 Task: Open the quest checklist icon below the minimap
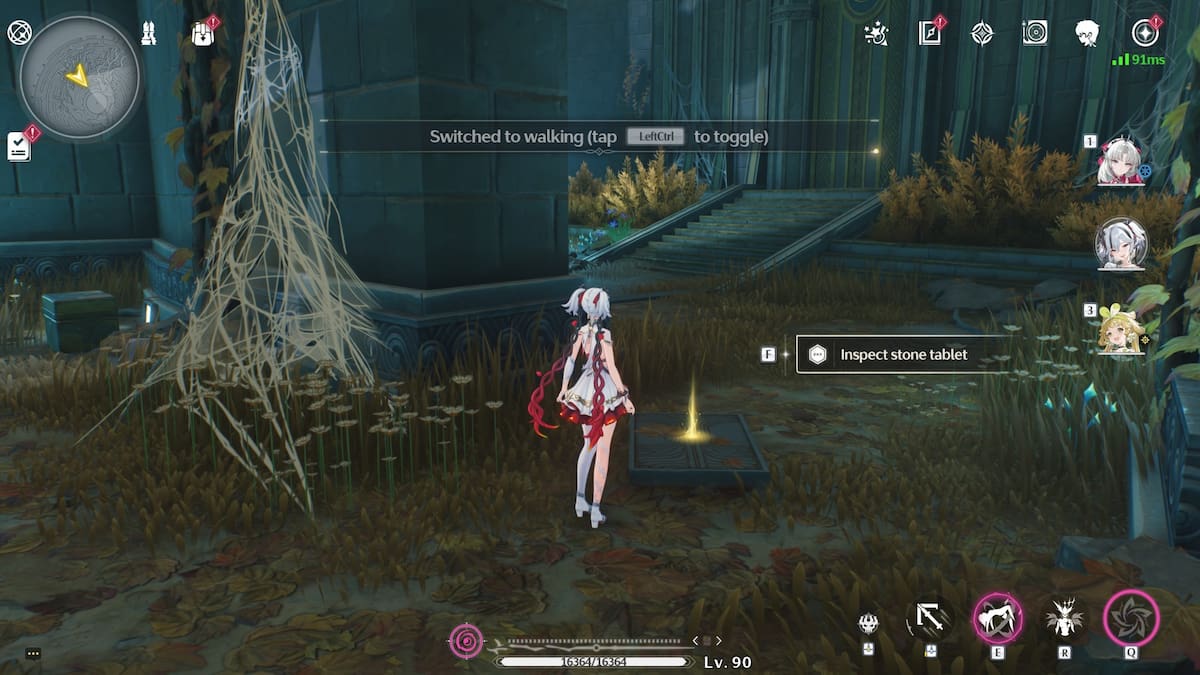tap(18, 146)
